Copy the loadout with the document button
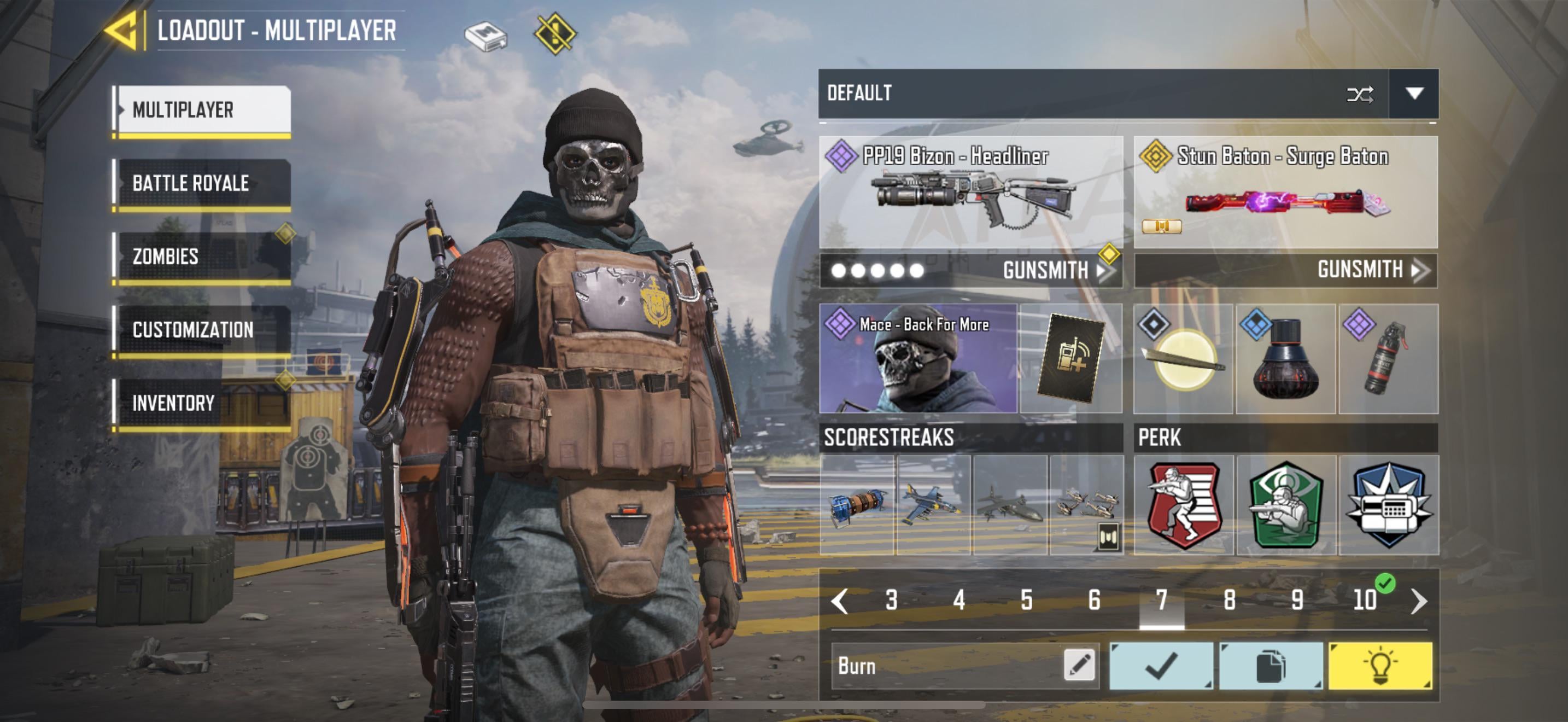 (x=1271, y=665)
